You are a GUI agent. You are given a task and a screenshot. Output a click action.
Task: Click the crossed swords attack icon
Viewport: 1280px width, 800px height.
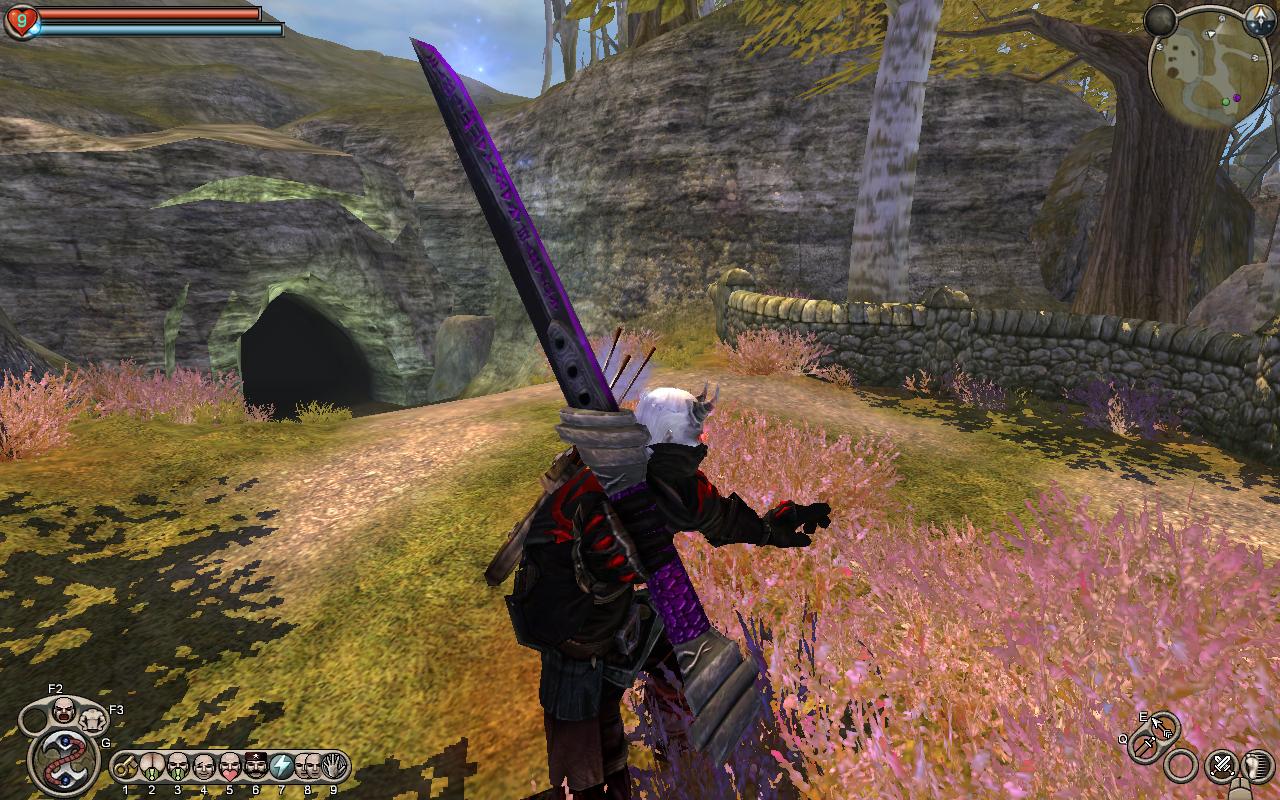point(1221,766)
